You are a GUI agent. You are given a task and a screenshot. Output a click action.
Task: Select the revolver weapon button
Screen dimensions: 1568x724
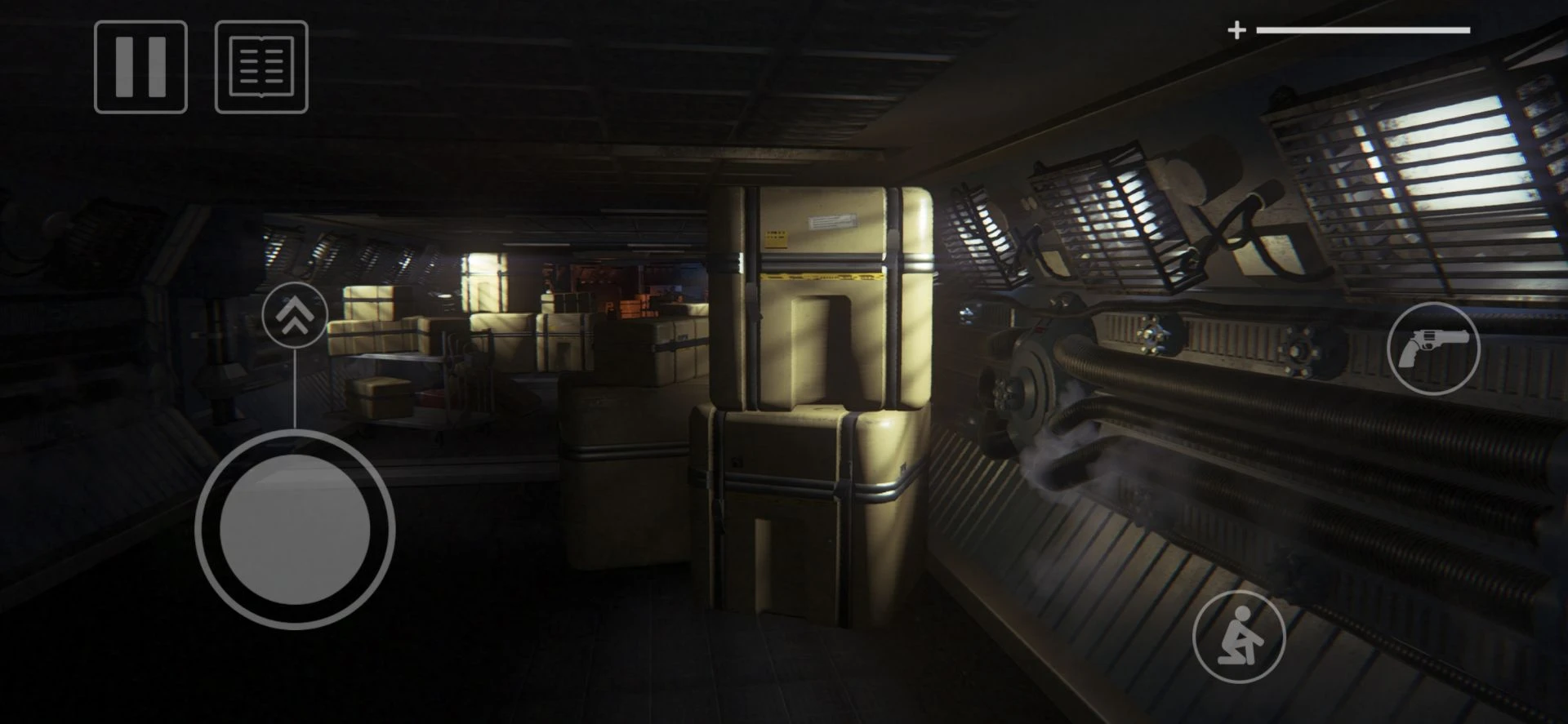pyautogui.click(x=1433, y=349)
